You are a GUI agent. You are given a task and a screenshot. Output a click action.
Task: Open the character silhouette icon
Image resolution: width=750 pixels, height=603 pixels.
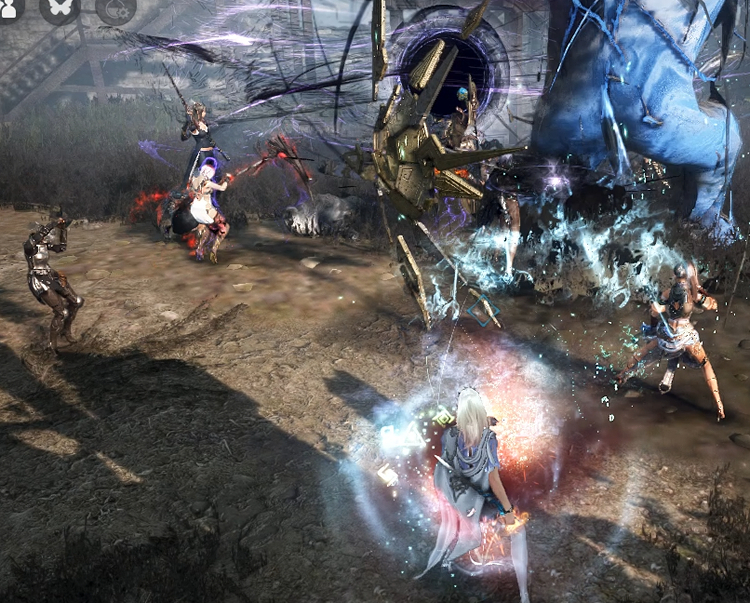click(x=9, y=7)
